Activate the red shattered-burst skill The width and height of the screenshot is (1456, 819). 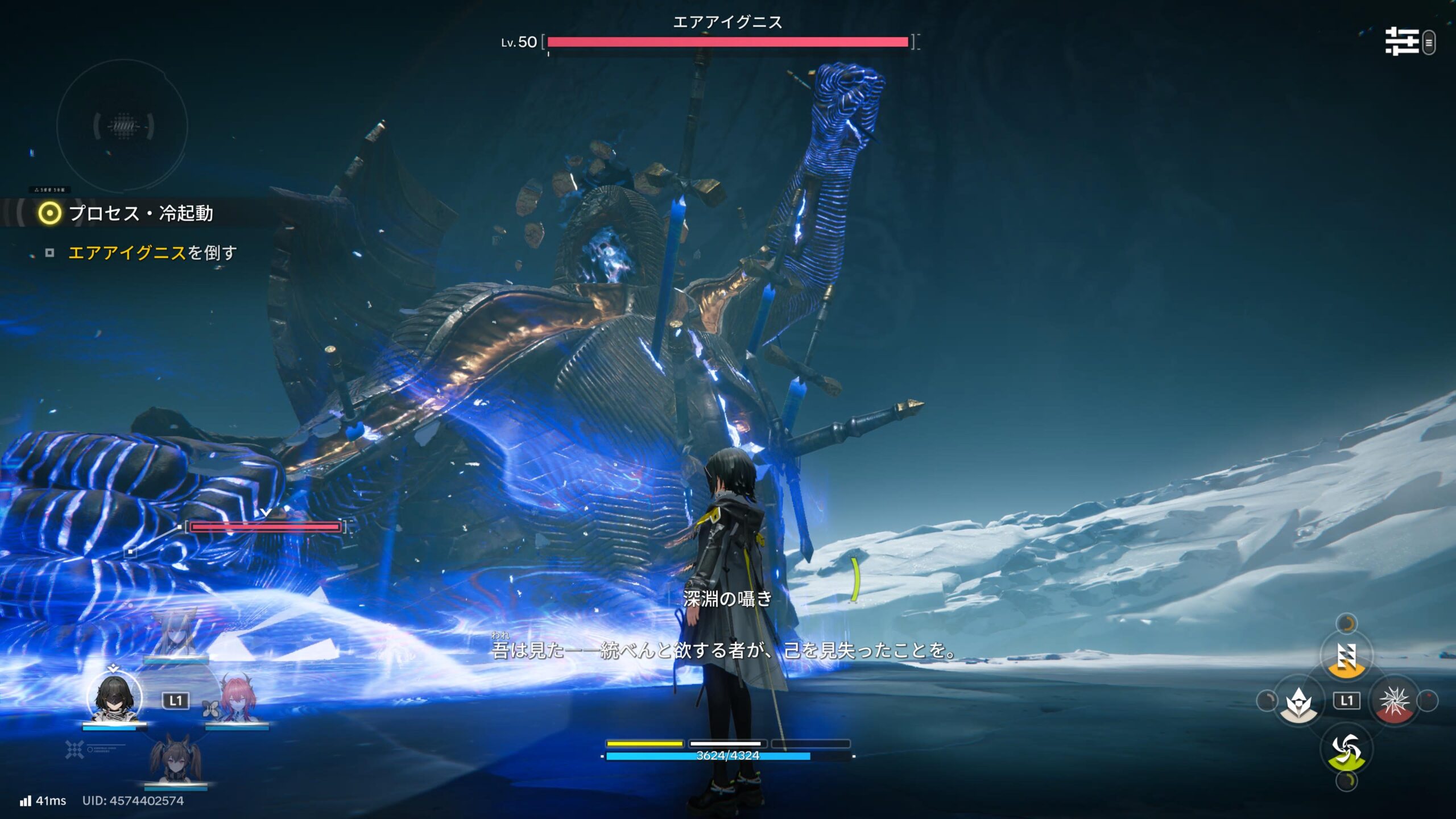1394,701
